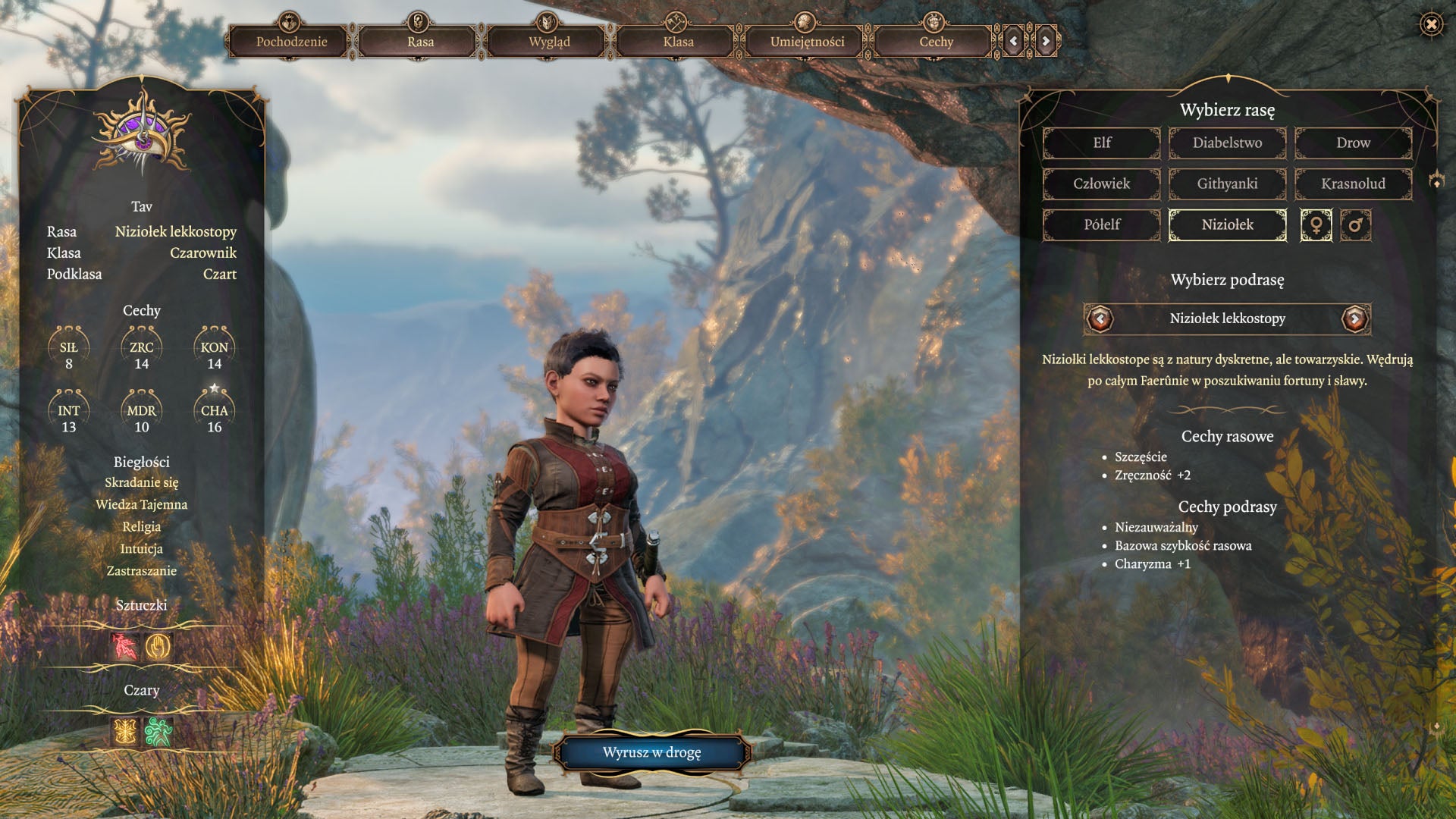Switch to the Rasa tab
1456x819 pixels.
tap(420, 42)
